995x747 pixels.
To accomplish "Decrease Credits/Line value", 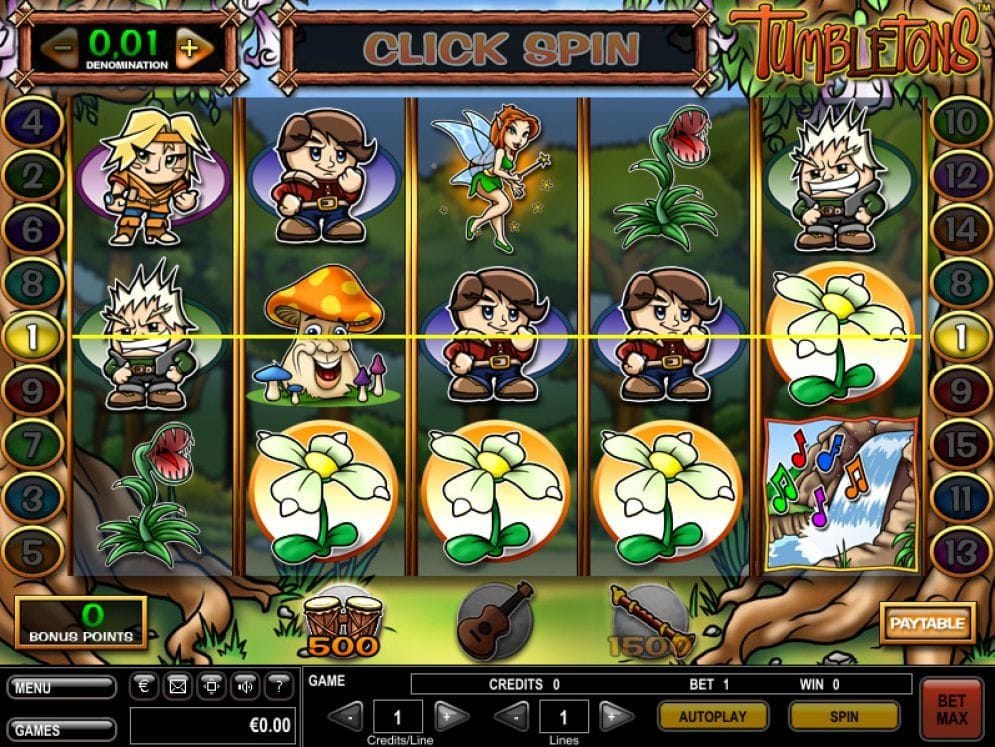I will 347,716.
